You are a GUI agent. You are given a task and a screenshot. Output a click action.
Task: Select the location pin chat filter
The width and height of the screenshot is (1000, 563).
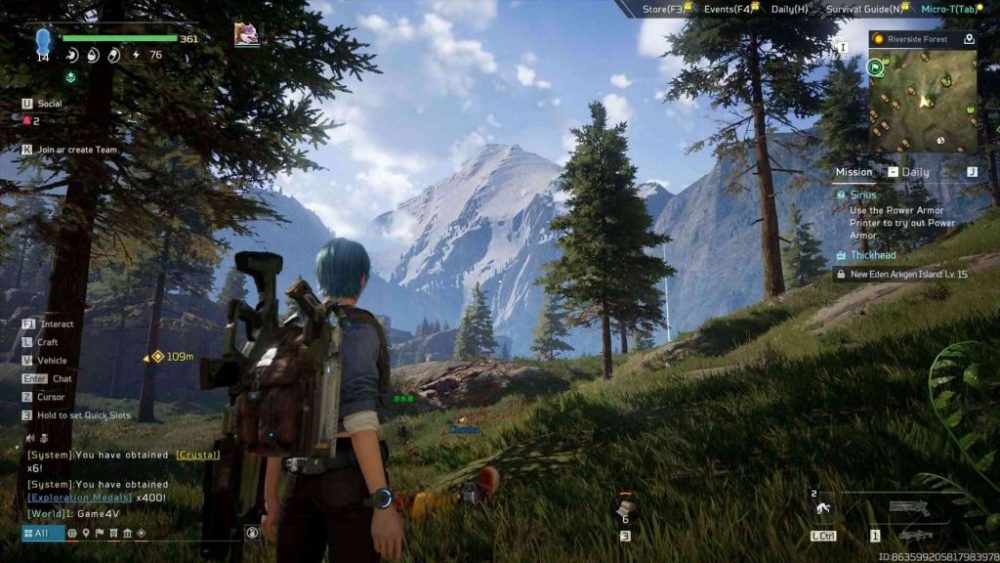coord(86,533)
